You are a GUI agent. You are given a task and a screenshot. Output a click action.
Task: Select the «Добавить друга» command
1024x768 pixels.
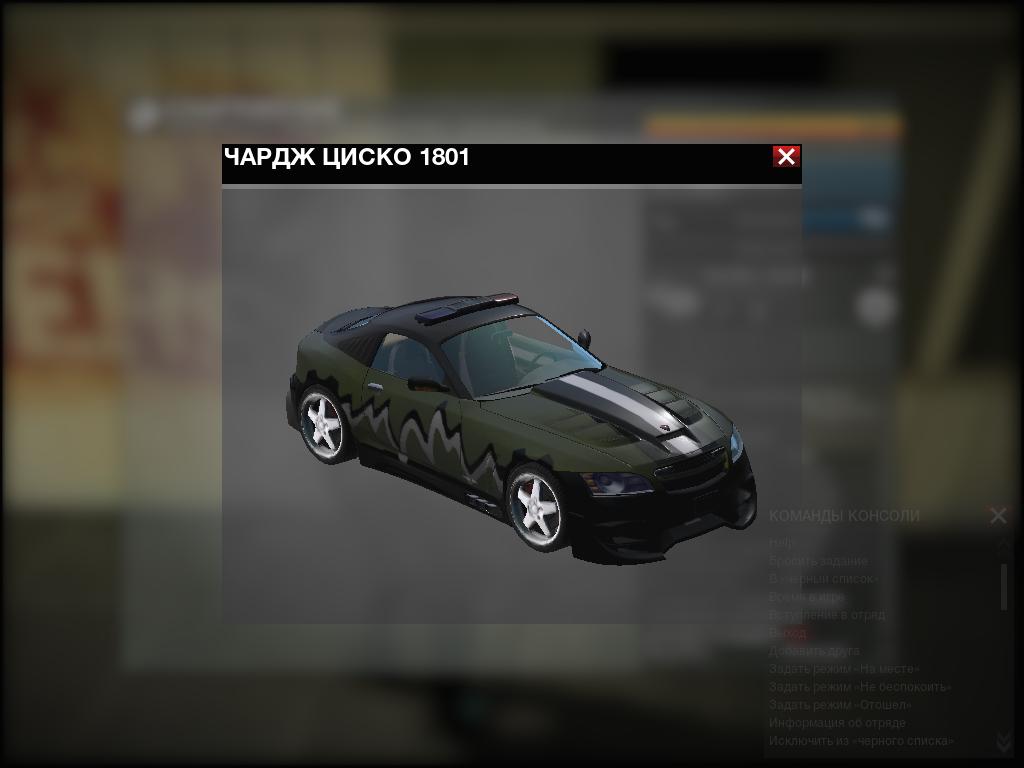click(x=814, y=651)
